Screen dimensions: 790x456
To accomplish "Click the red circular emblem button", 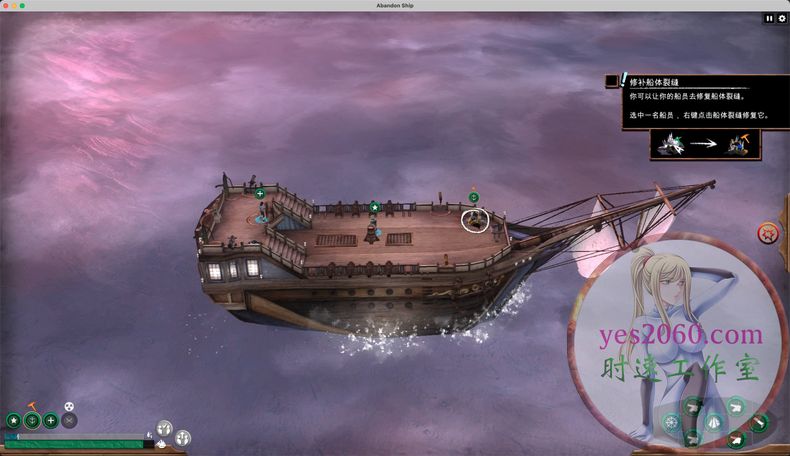I will click(x=768, y=233).
